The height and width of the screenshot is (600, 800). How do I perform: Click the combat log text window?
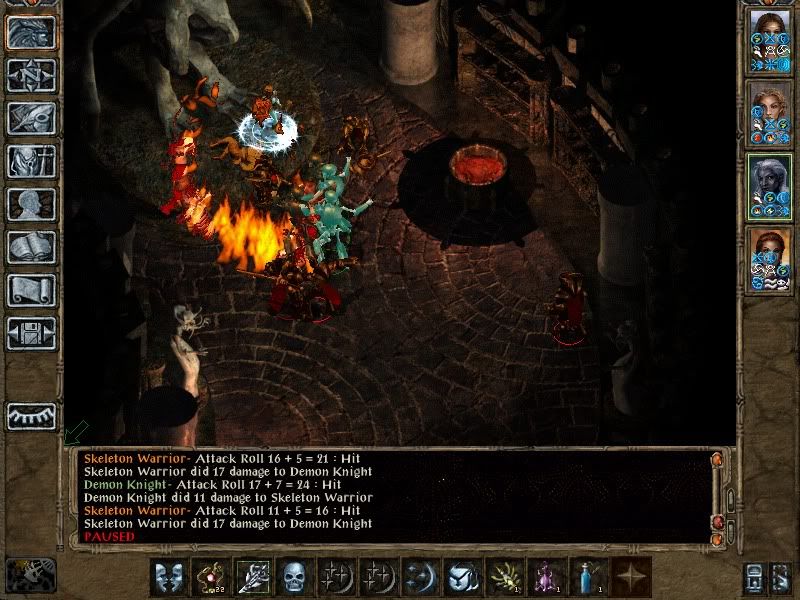point(390,497)
